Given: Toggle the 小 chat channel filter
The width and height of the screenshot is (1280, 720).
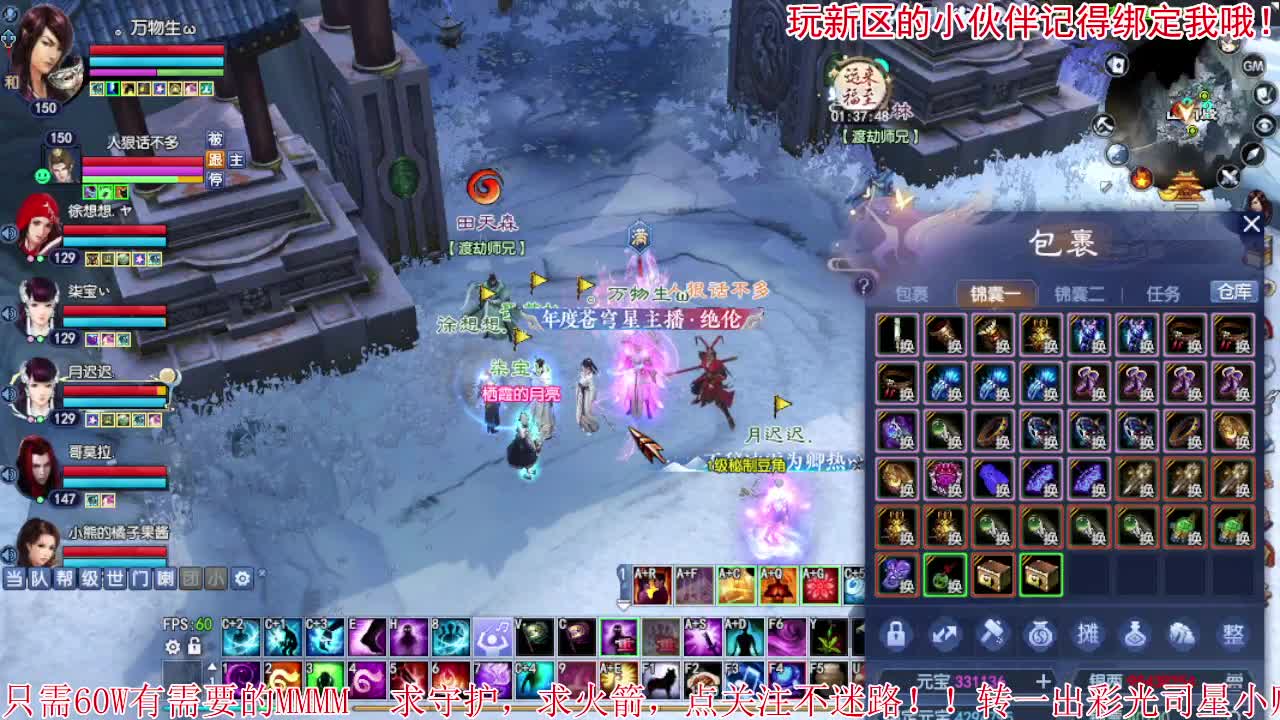Looking at the screenshot, I should pos(214,580).
